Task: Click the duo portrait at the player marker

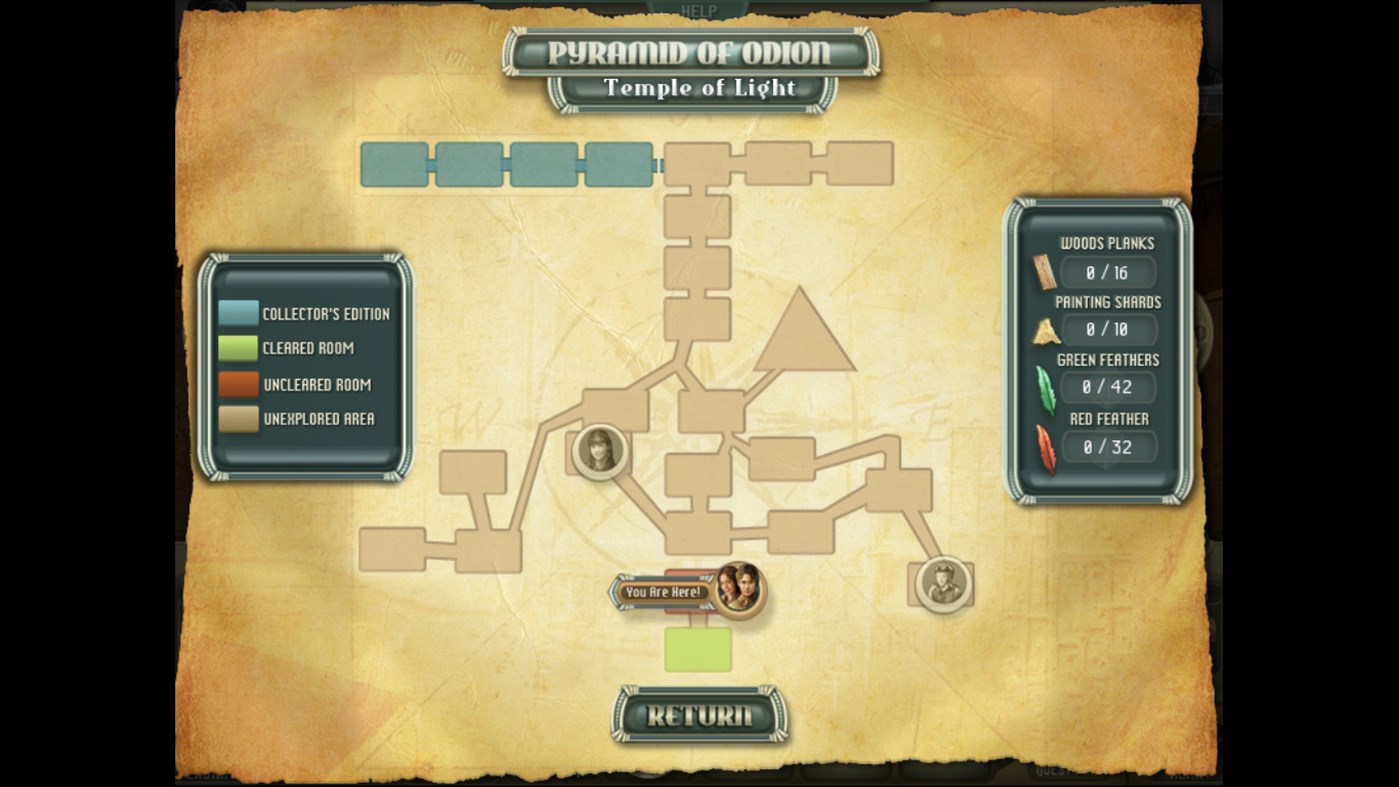Action: point(737,590)
